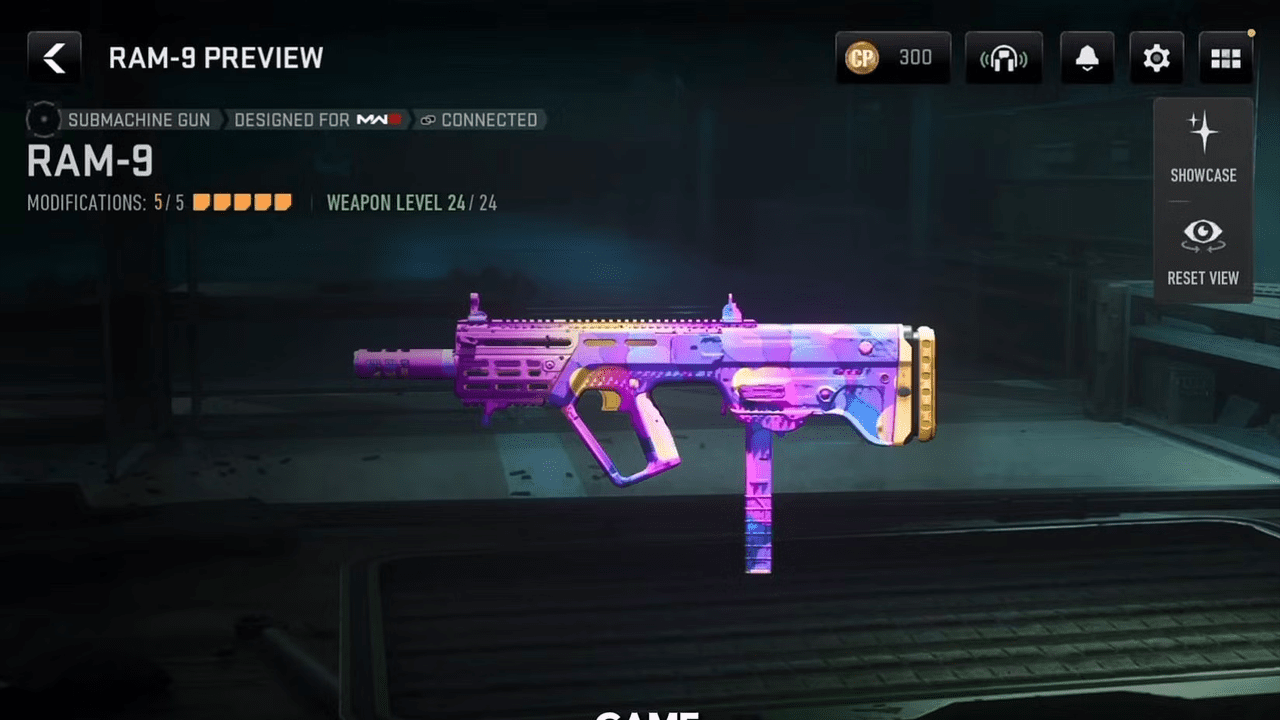Open the headset voice channels button
The image size is (1280, 720).
click(x=1003, y=58)
